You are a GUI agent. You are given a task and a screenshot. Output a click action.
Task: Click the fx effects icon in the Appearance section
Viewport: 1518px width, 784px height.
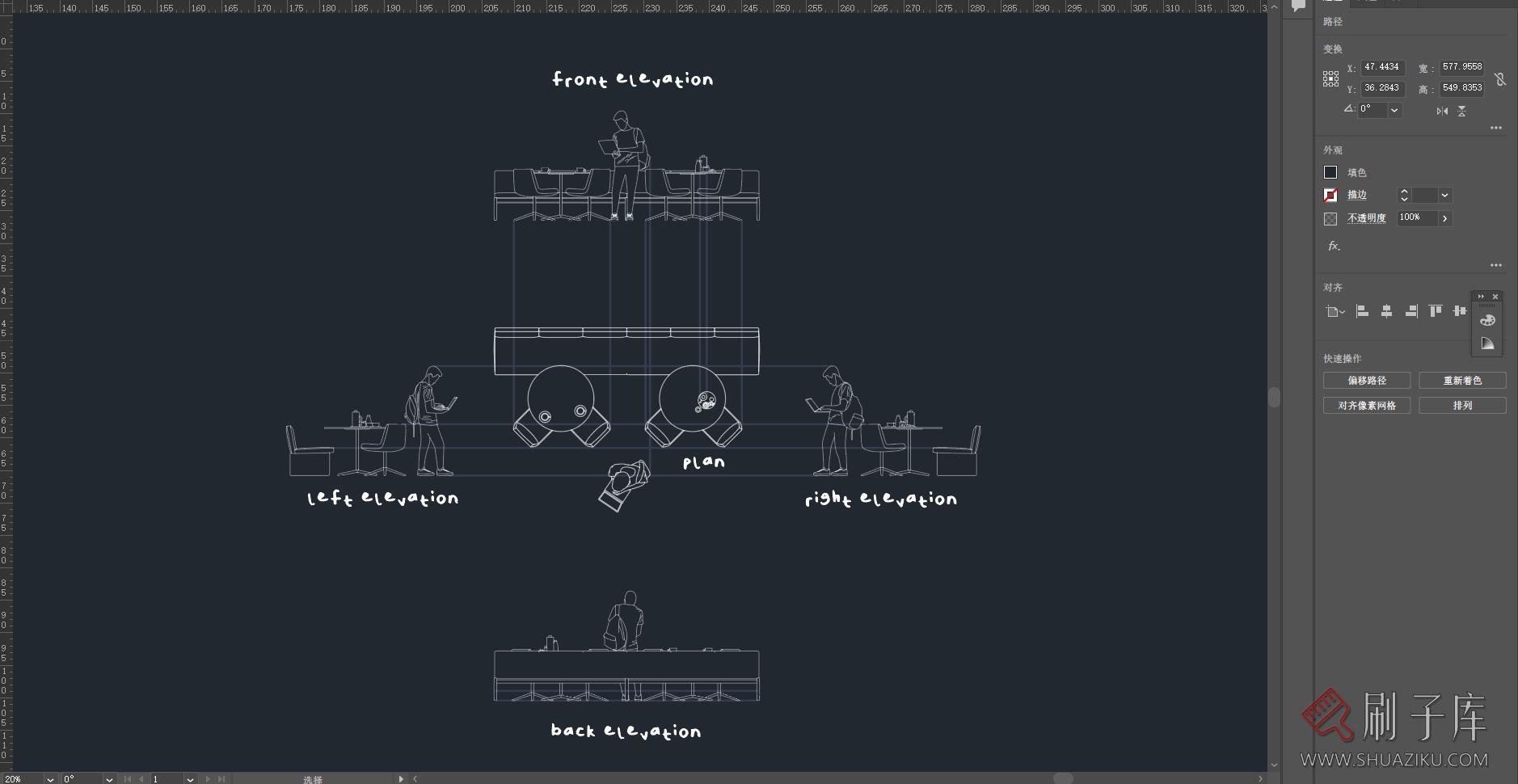pos(1332,247)
